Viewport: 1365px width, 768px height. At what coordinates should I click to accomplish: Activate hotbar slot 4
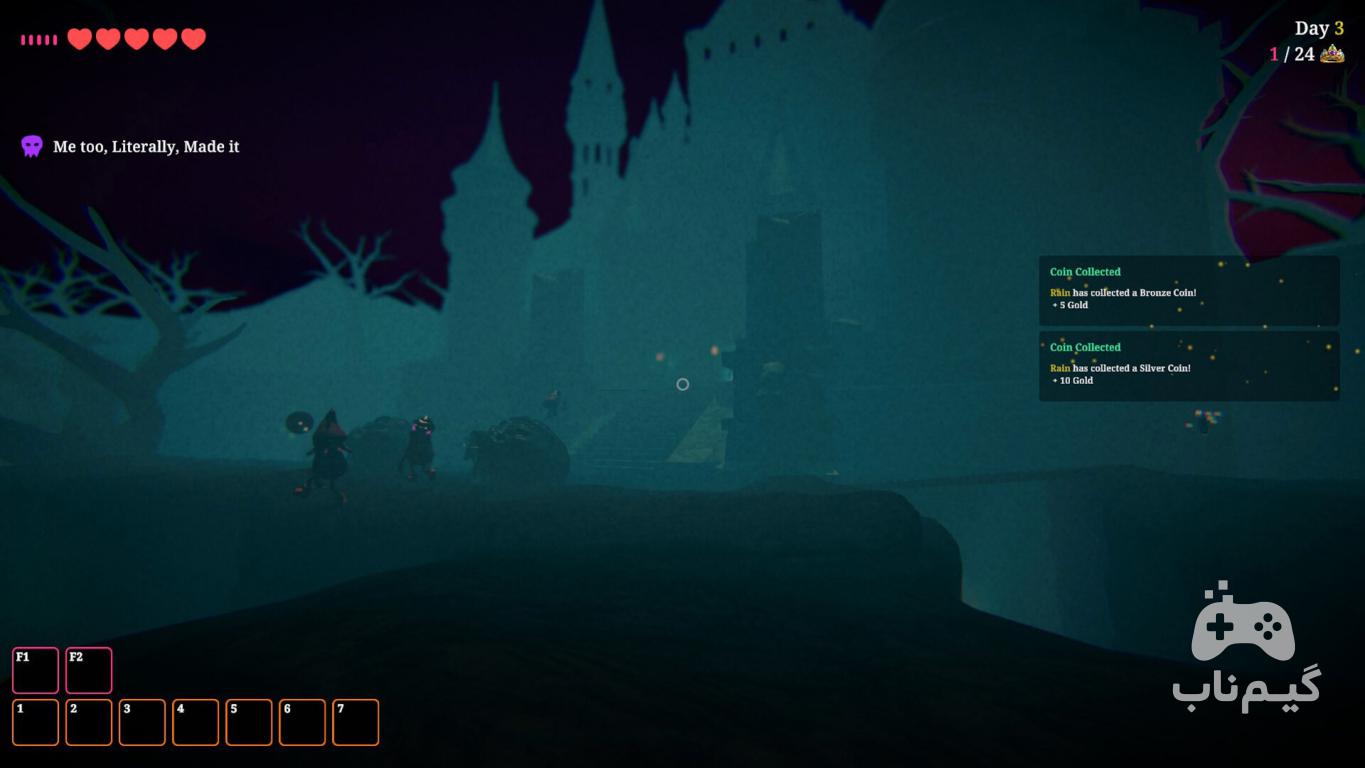[195, 722]
